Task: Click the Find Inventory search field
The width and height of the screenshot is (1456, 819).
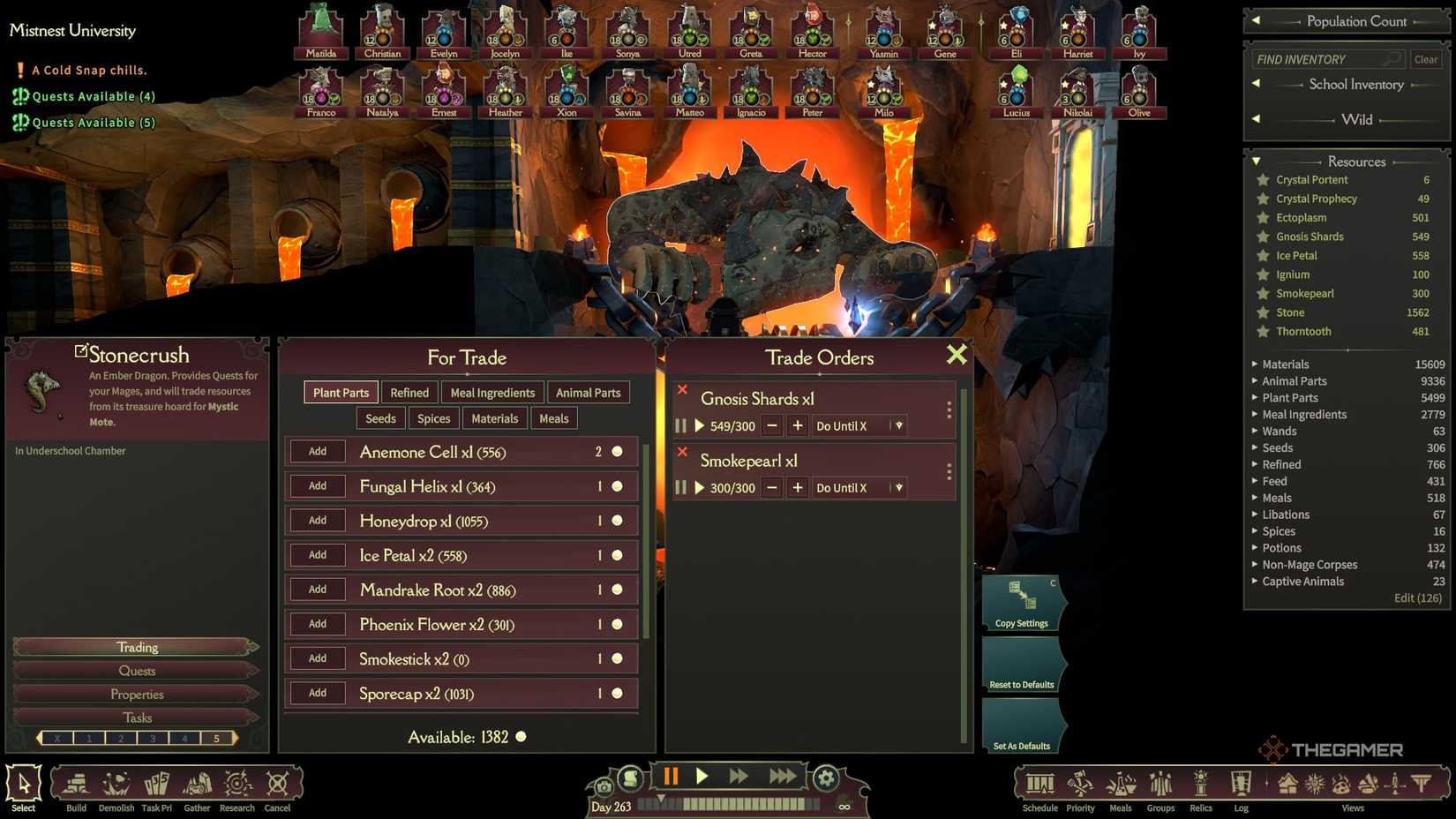Action: click(x=1322, y=59)
